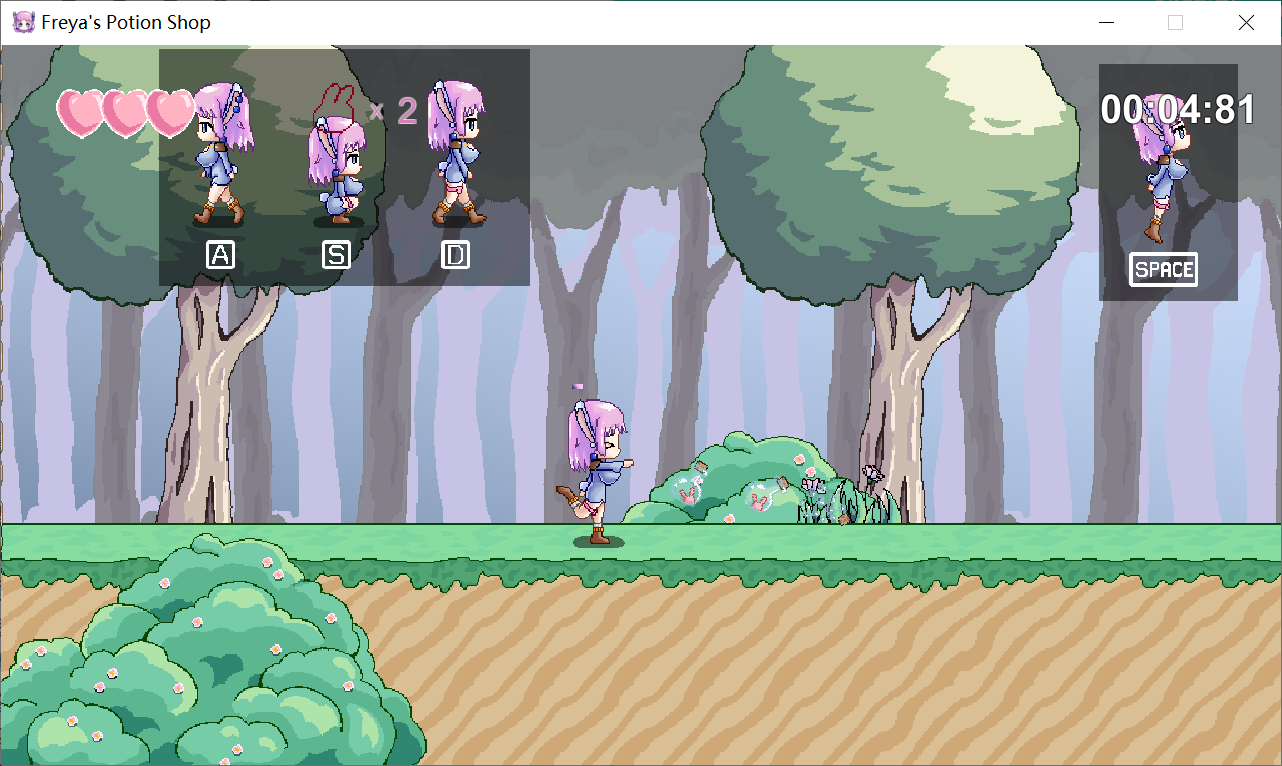Click the right potion bottle with crab inside

(759, 497)
